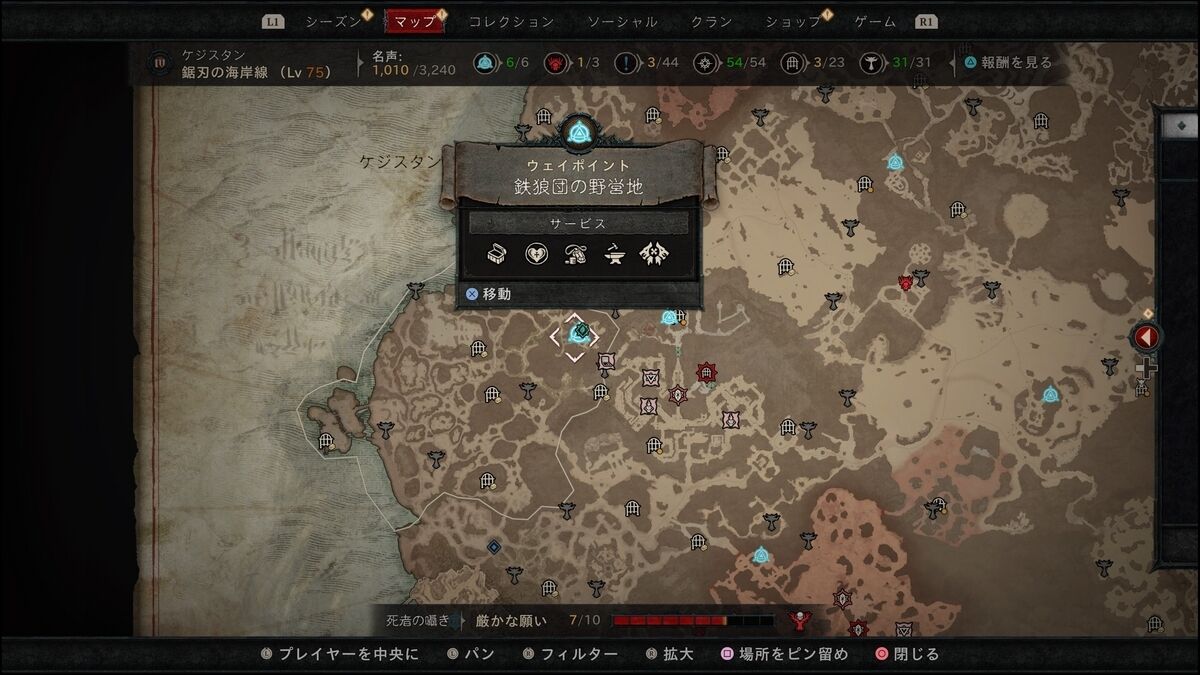Select the waypoint marker inside the white cursor brackets
The image size is (1200, 675).
[x=576, y=334]
